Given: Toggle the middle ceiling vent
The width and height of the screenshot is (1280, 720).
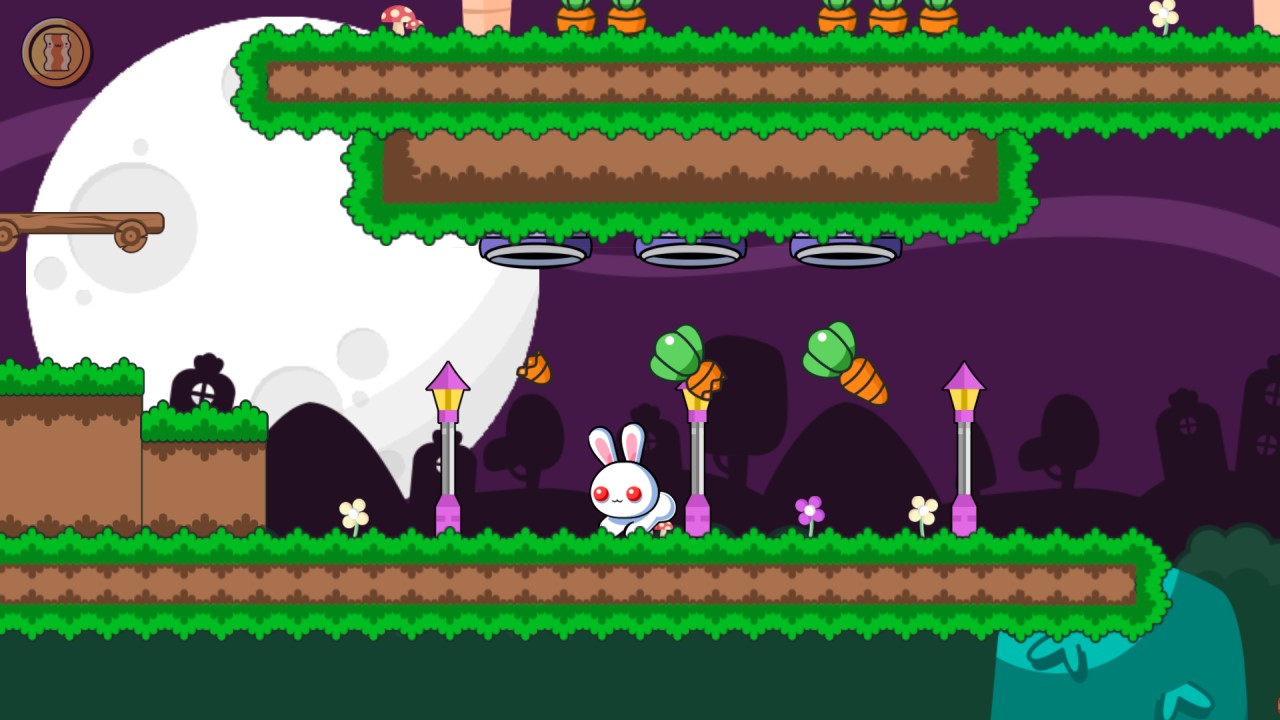Looking at the screenshot, I should [x=690, y=252].
